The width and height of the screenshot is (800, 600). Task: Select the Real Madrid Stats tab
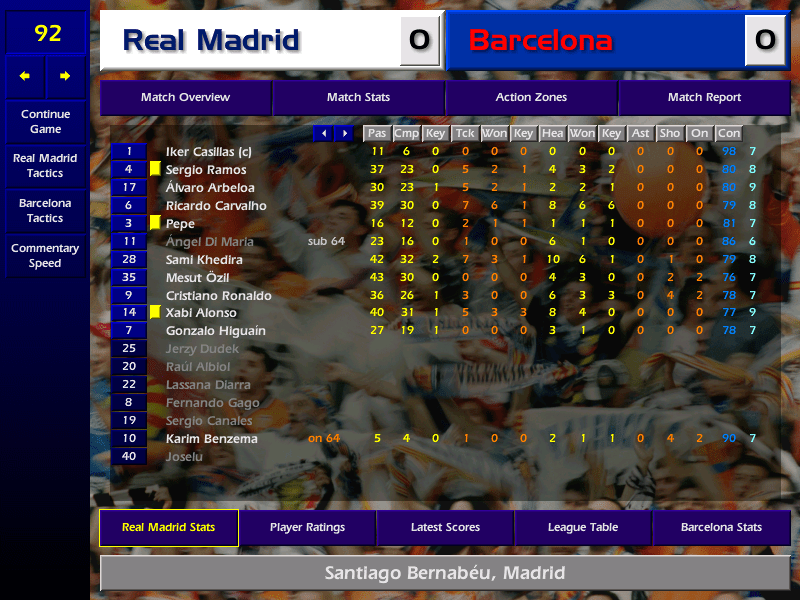coord(168,528)
